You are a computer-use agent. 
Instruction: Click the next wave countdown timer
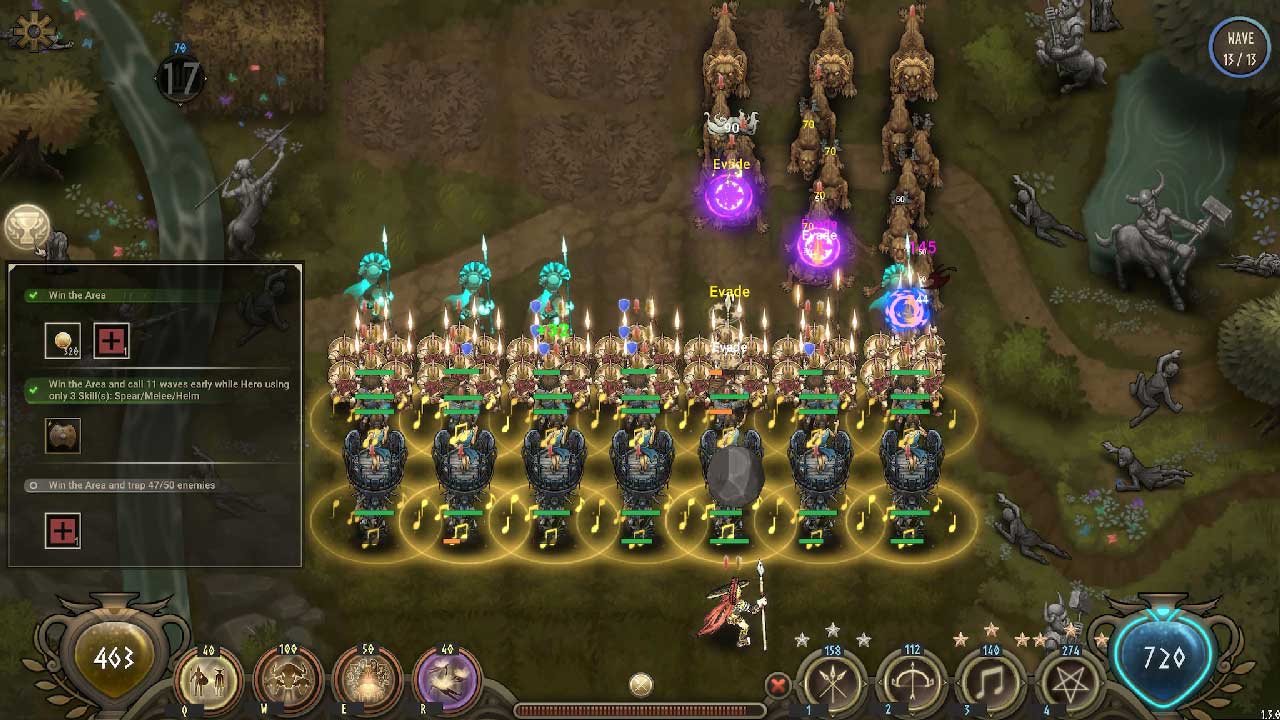180,79
